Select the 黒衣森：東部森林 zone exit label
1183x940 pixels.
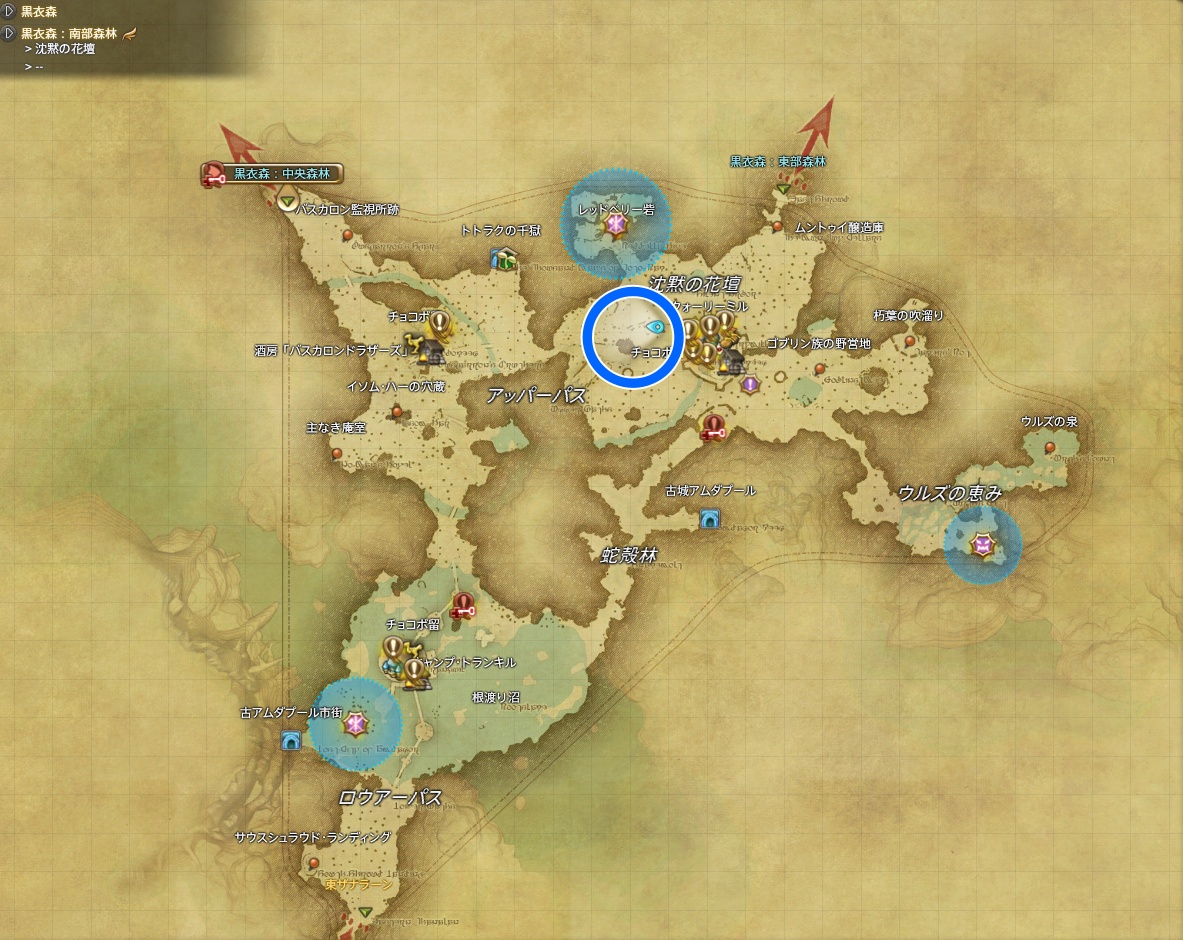click(x=778, y=161)
